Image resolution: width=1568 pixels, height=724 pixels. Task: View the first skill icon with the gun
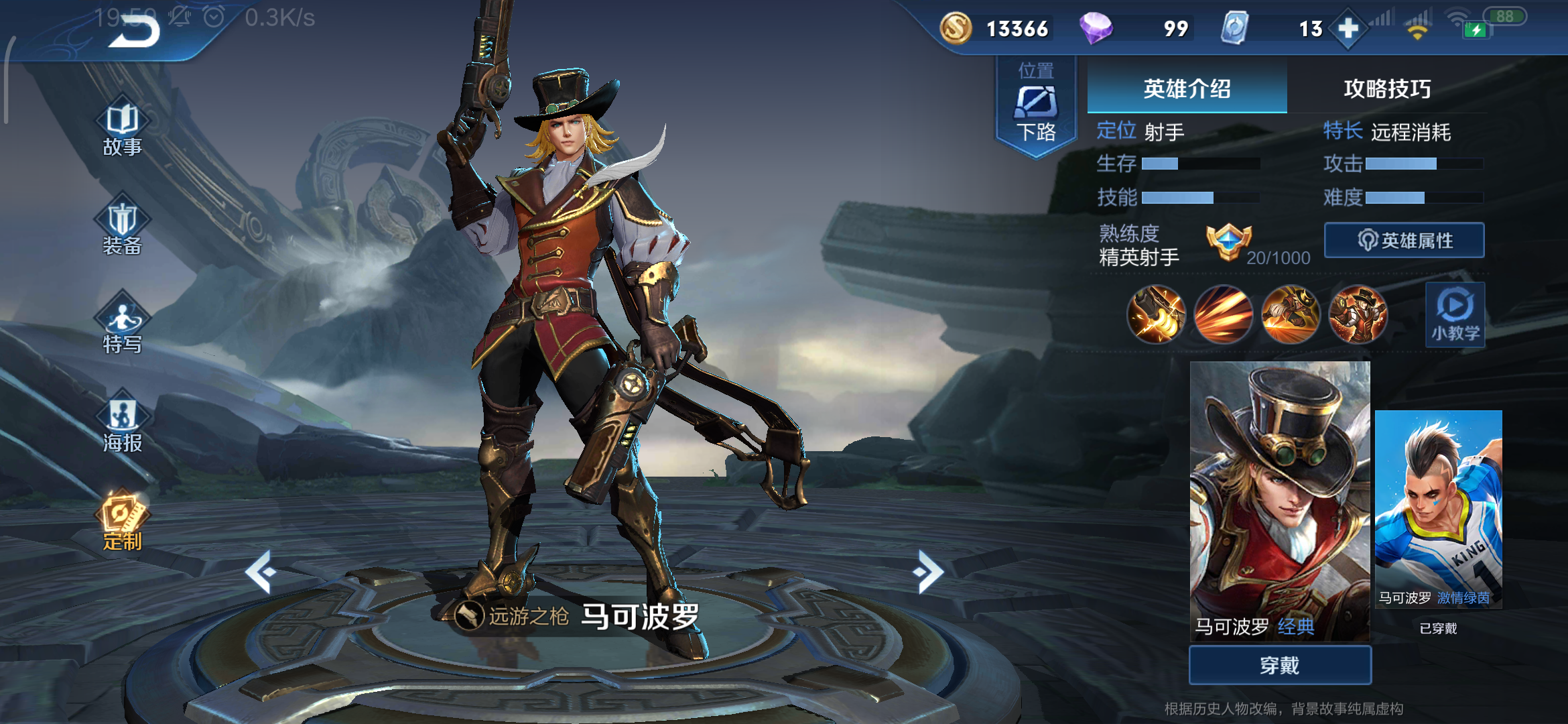[x=1156, y=314]
